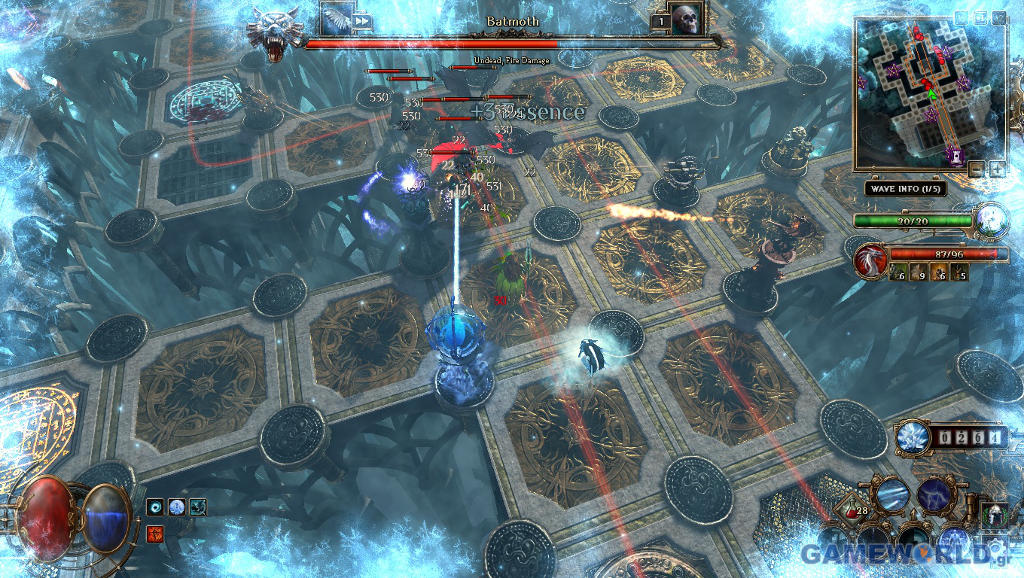
Task: Click the red status effect icon
Action: 154,531
